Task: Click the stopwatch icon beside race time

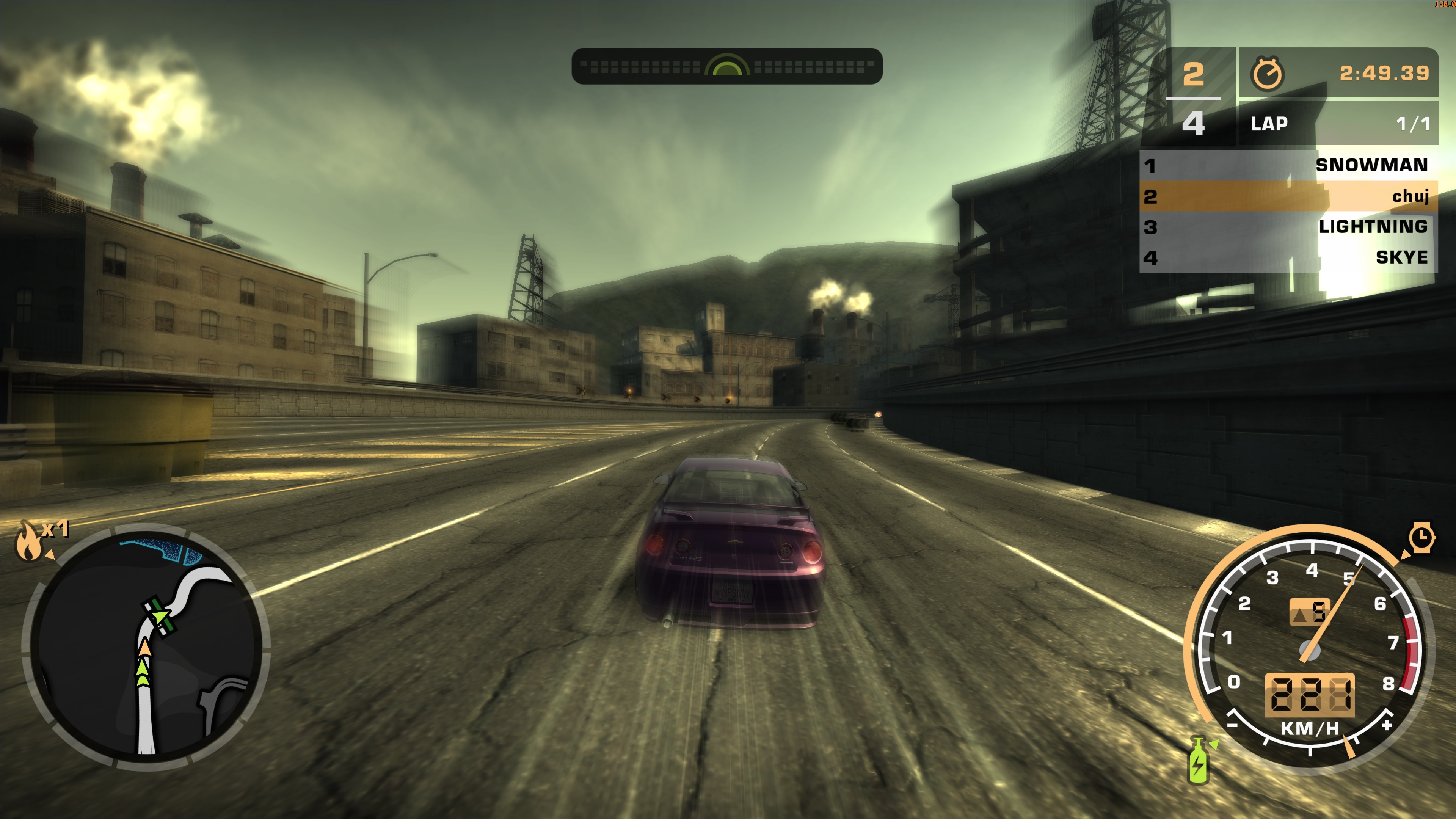Action: 1267,74
